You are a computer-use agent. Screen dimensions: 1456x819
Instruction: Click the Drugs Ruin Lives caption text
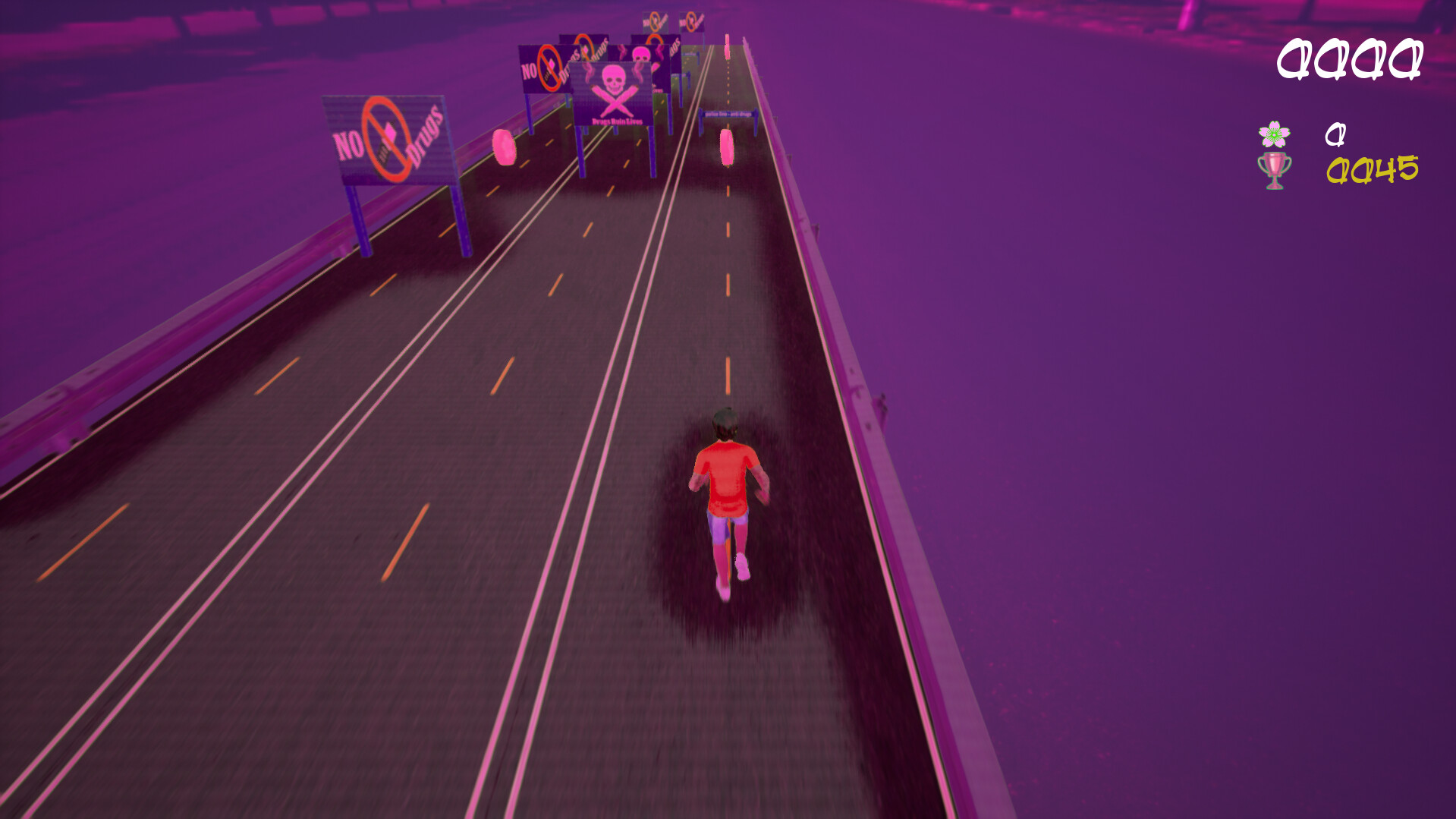tap(617, 121)
